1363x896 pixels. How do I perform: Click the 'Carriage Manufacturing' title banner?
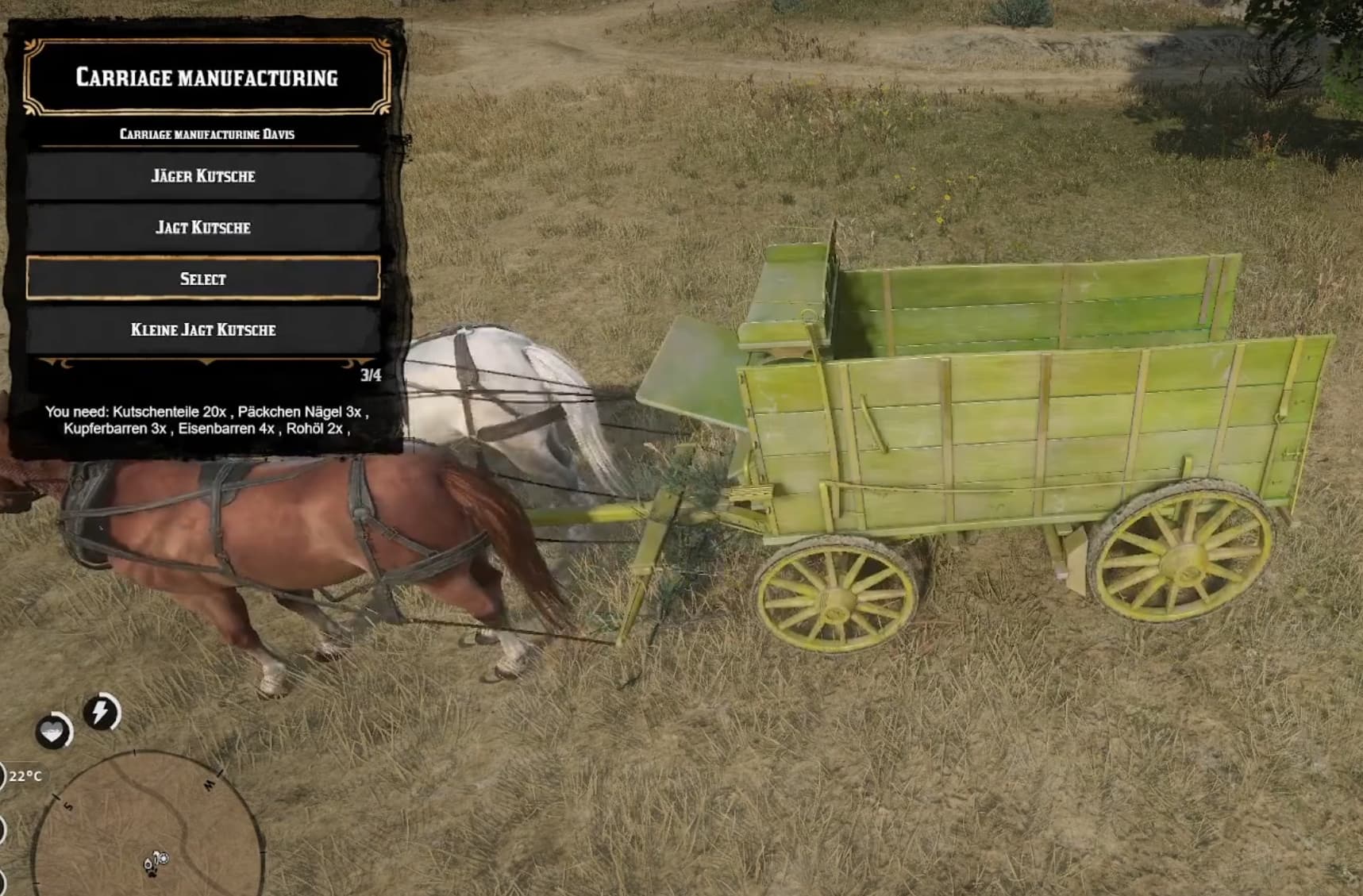tap(208, 79)
